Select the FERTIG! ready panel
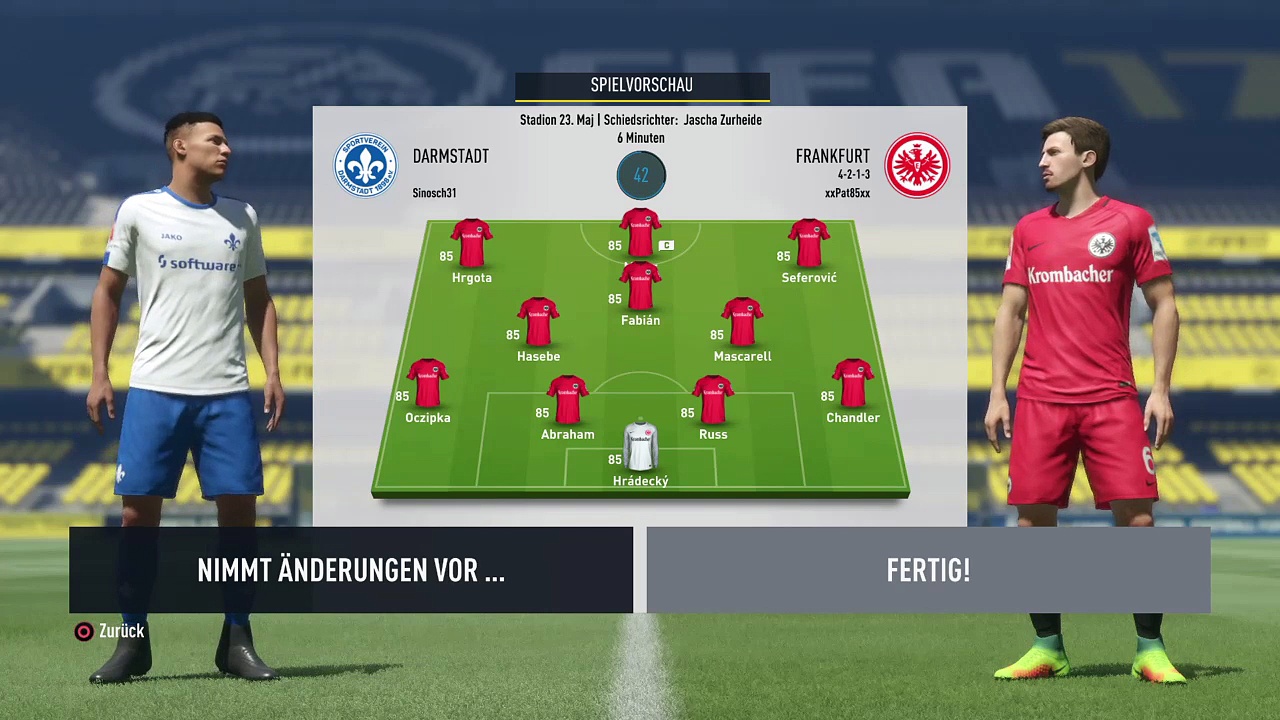This screenshot has height=720, width=1280. 928,570
